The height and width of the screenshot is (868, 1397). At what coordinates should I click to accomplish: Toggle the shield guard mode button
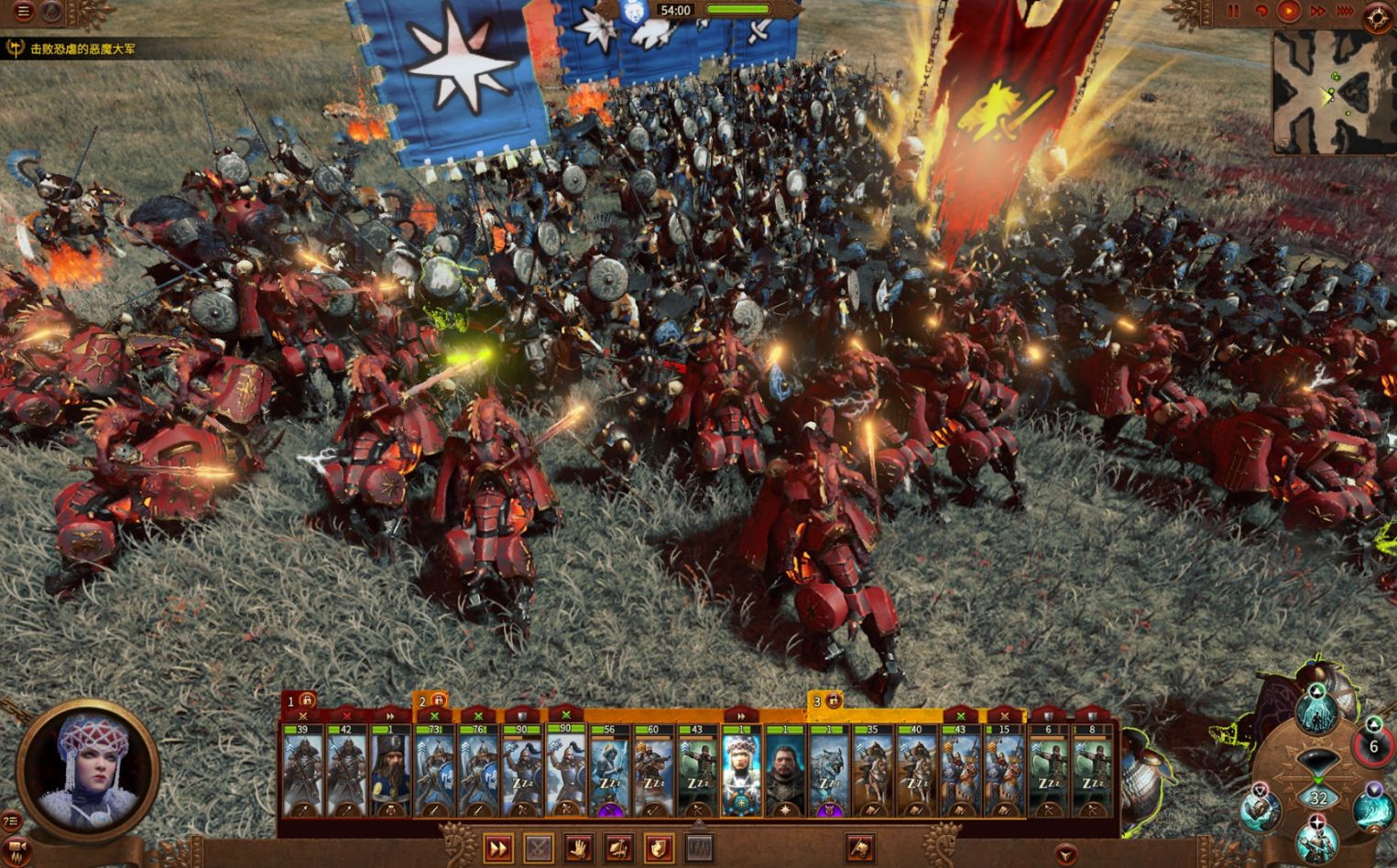tap(659, 849)
